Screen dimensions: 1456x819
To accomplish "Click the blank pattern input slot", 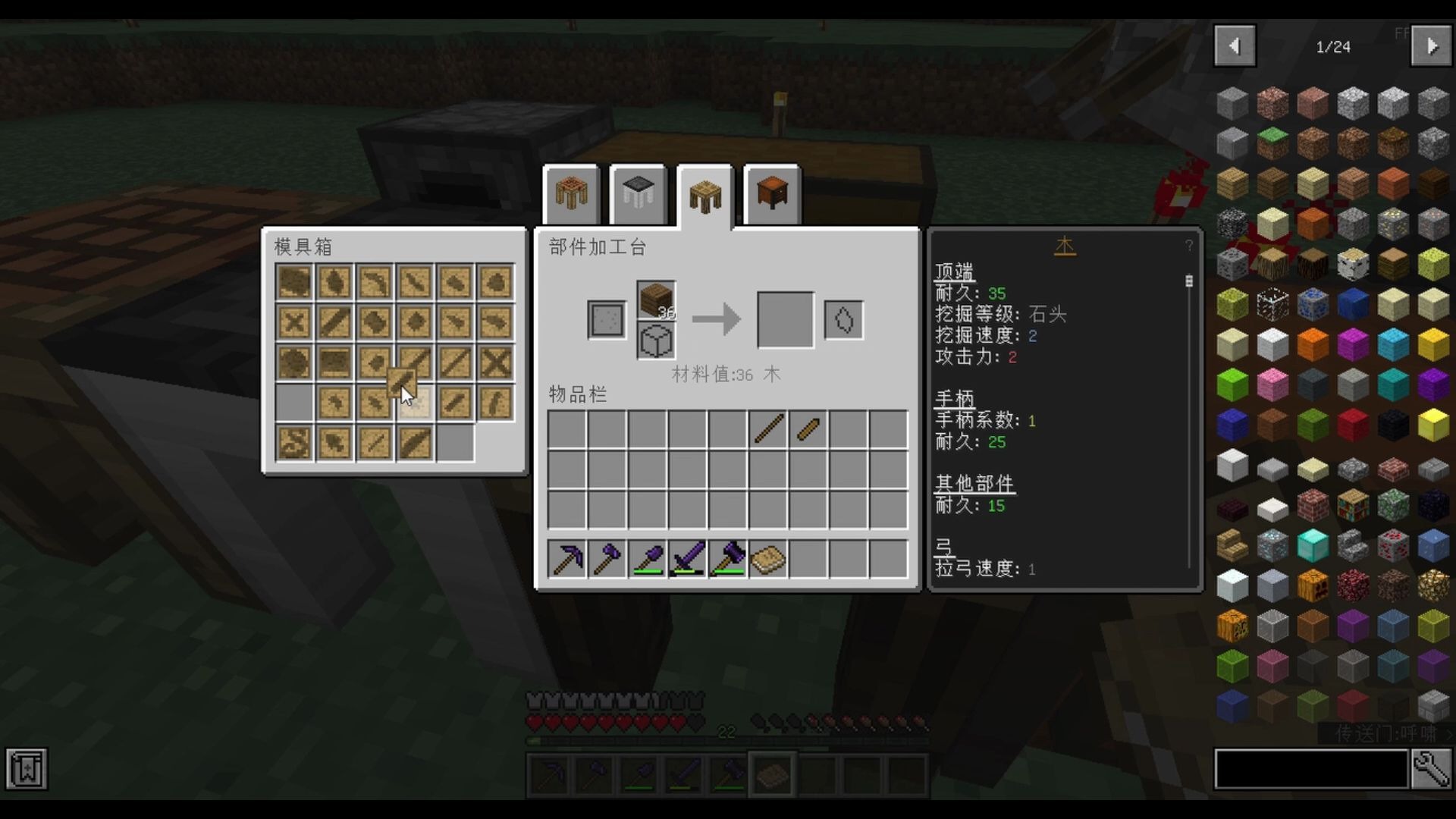I will point(607,319).
